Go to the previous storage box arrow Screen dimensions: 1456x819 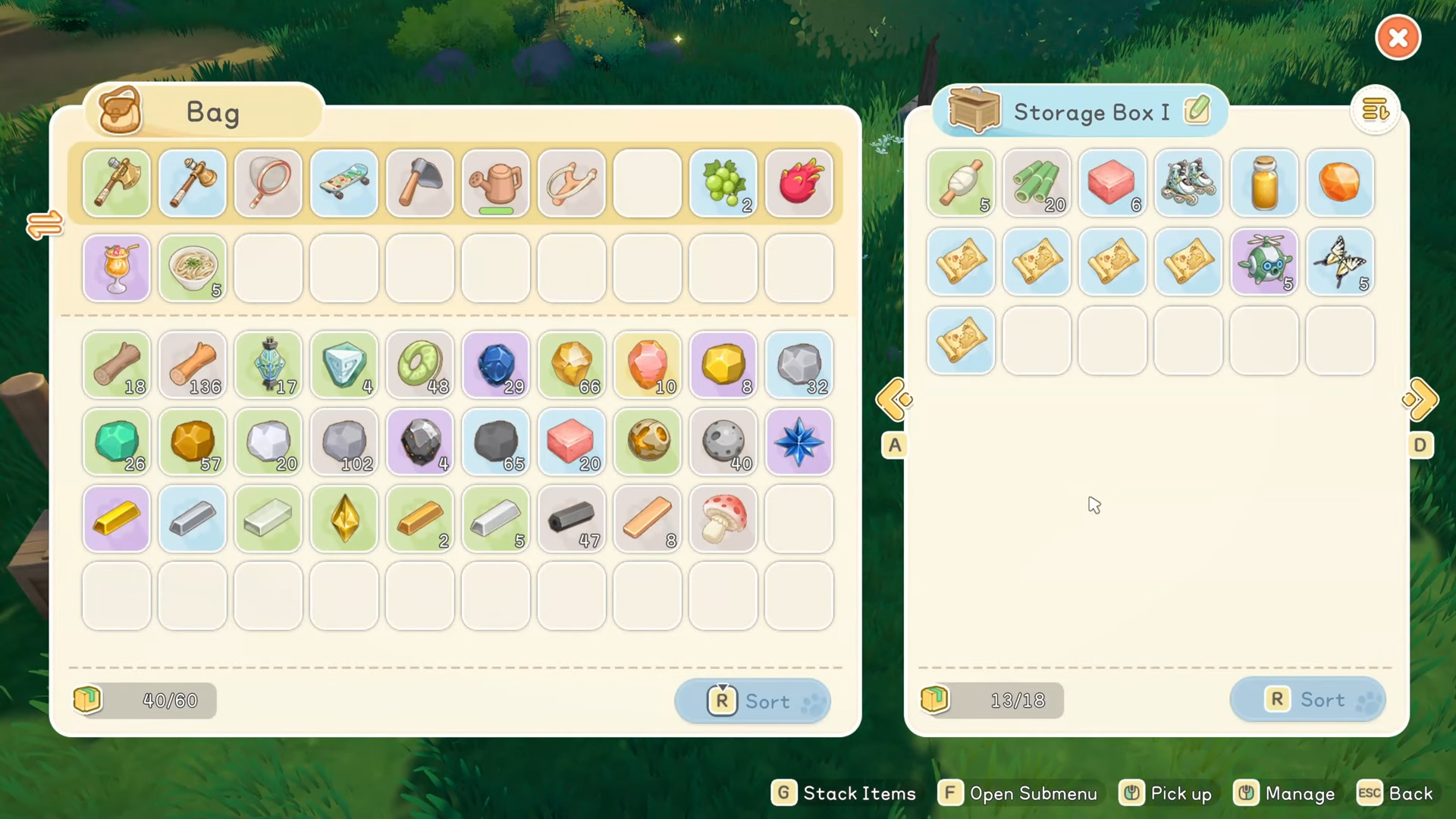tap(893, 400)
